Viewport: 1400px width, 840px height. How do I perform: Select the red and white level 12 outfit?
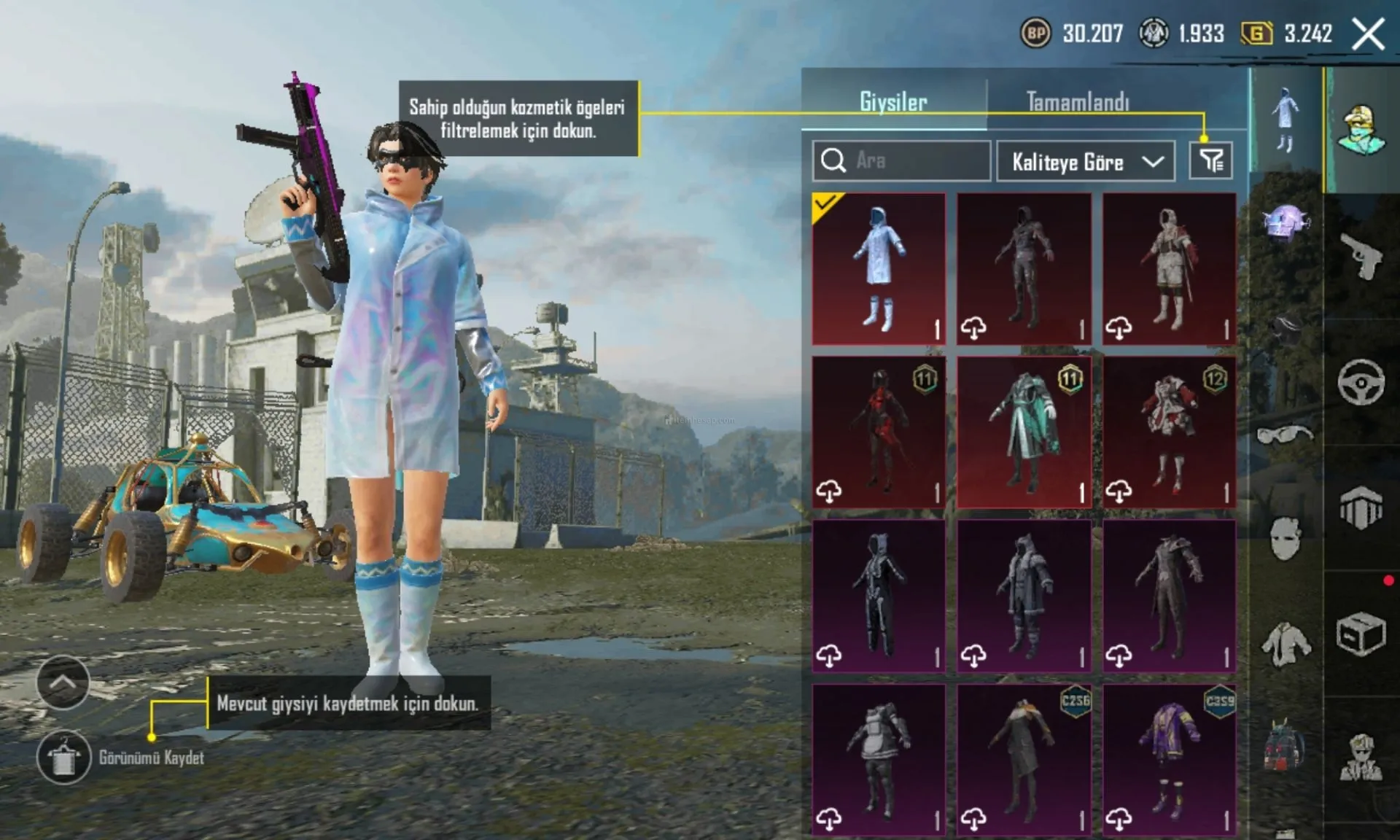click(1169, 432)
